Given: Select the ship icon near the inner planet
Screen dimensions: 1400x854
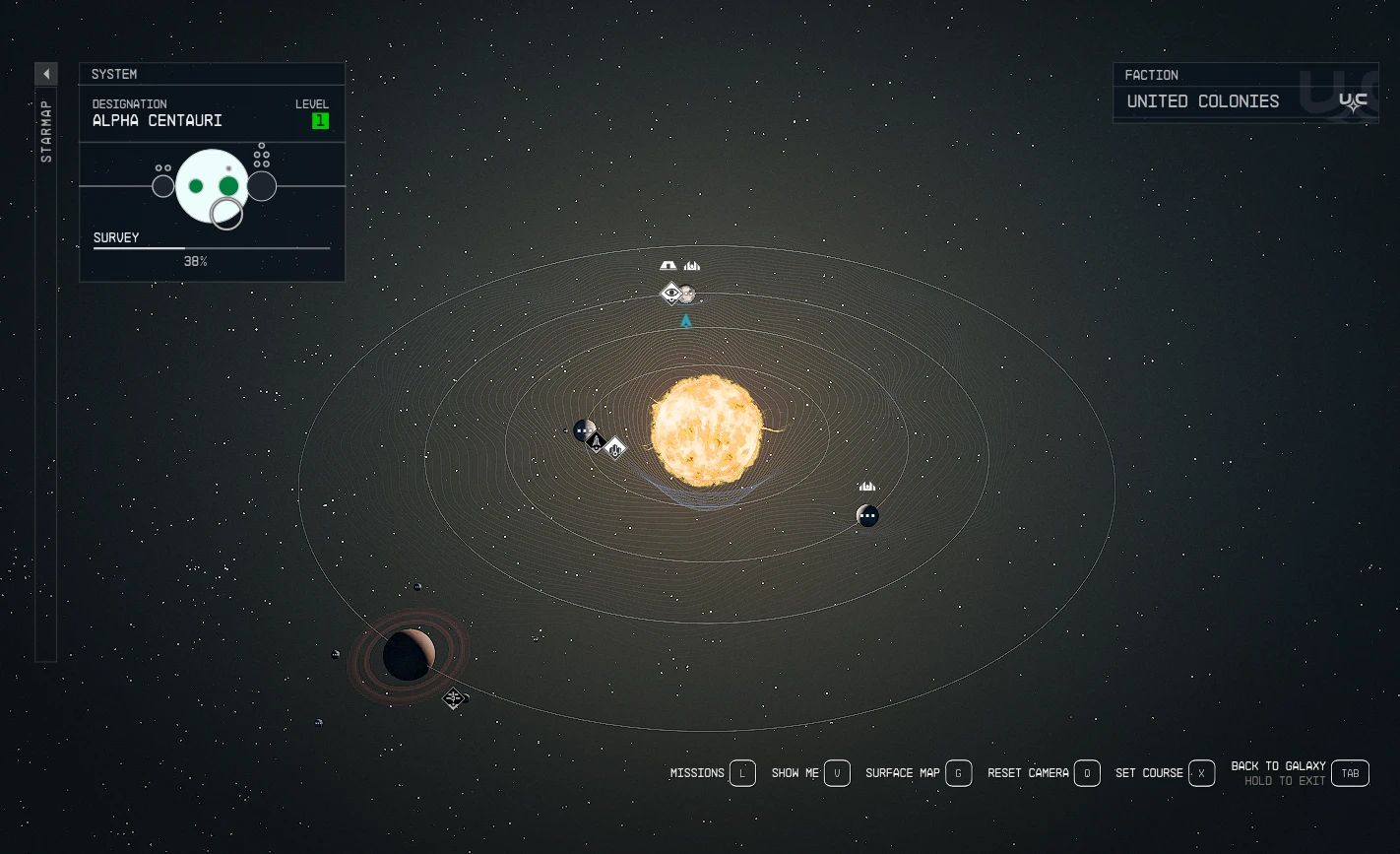Looking at the screenshot, I should (x=597, y=442).
